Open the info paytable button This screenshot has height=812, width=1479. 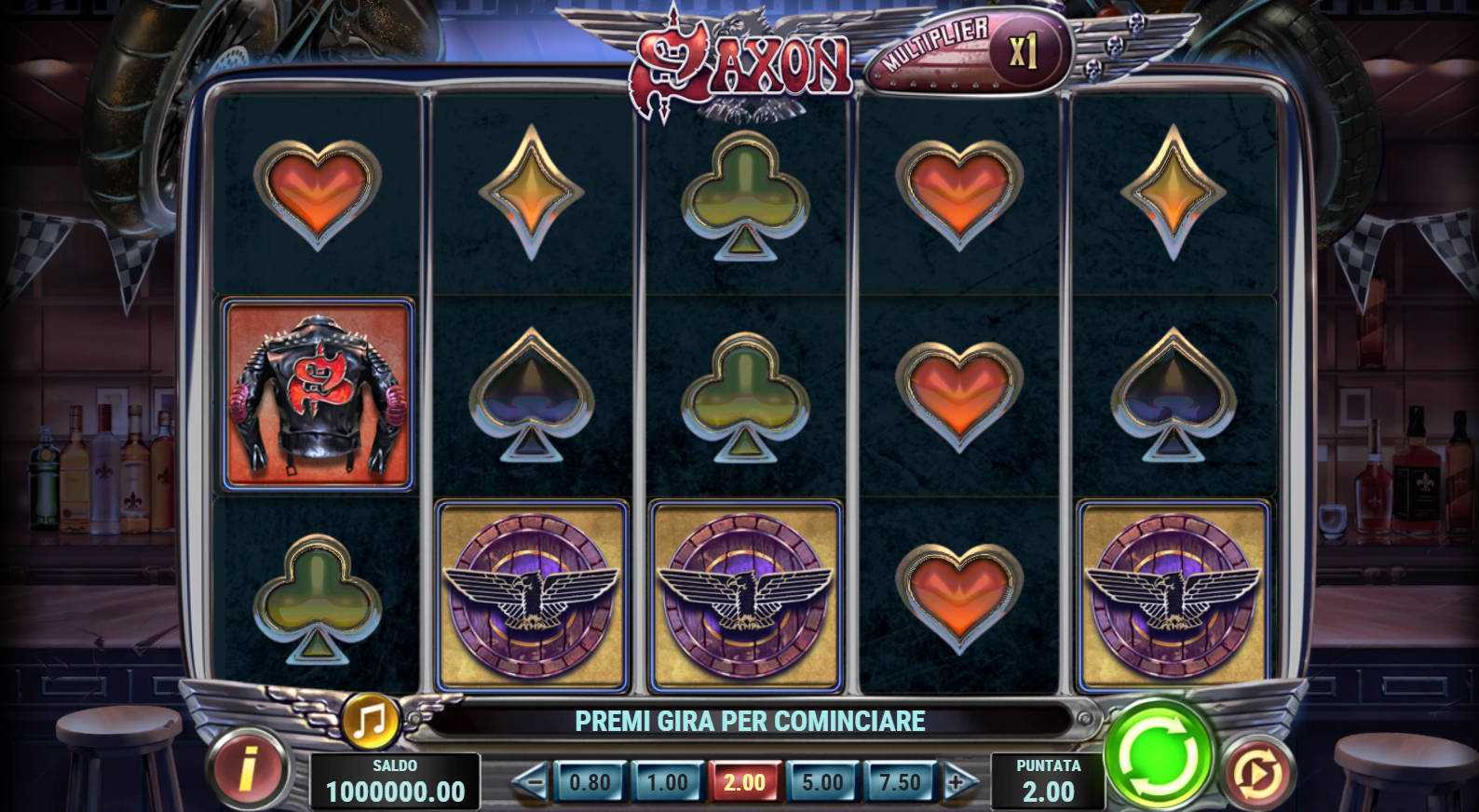point(247,771)
